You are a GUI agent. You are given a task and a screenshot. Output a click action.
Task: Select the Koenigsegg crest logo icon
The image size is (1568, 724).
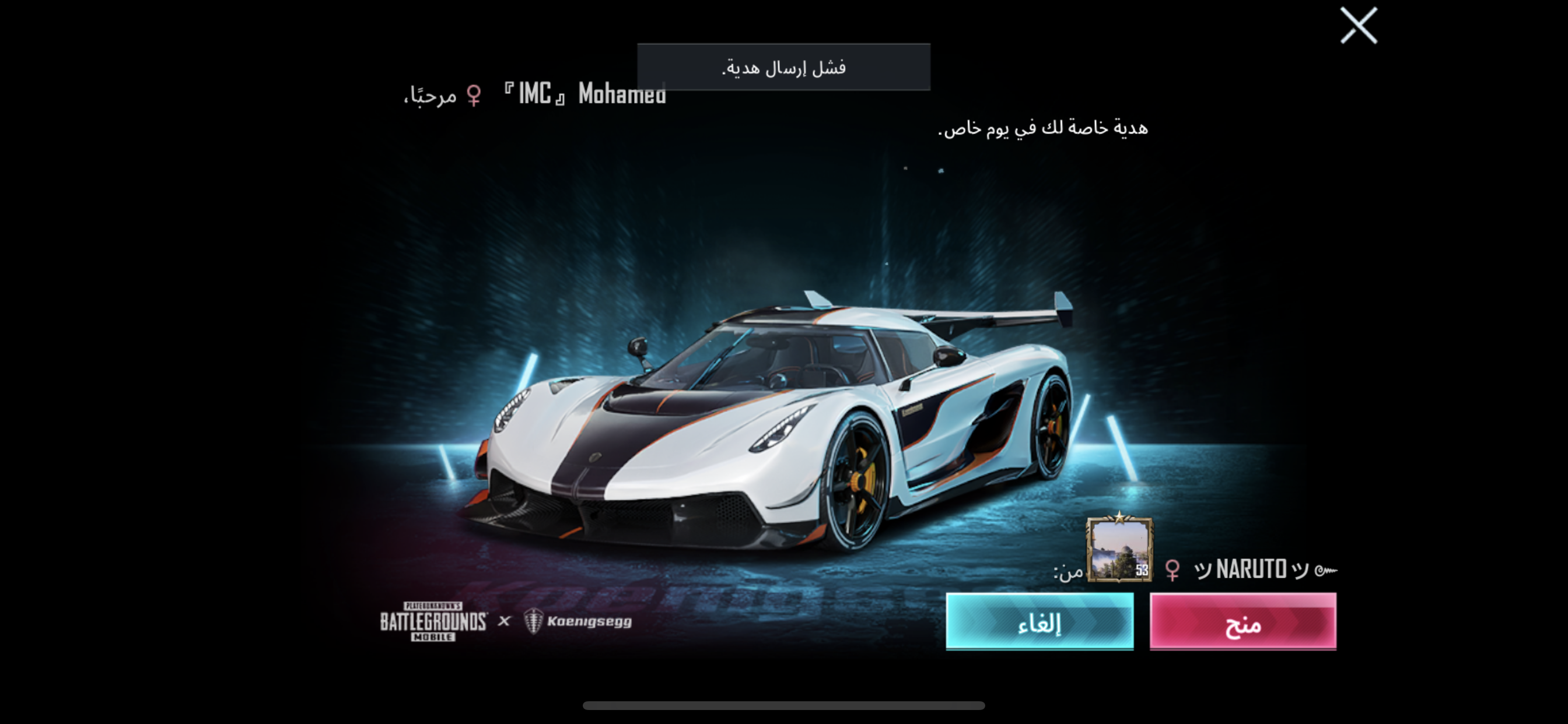[x=535, y=623]
